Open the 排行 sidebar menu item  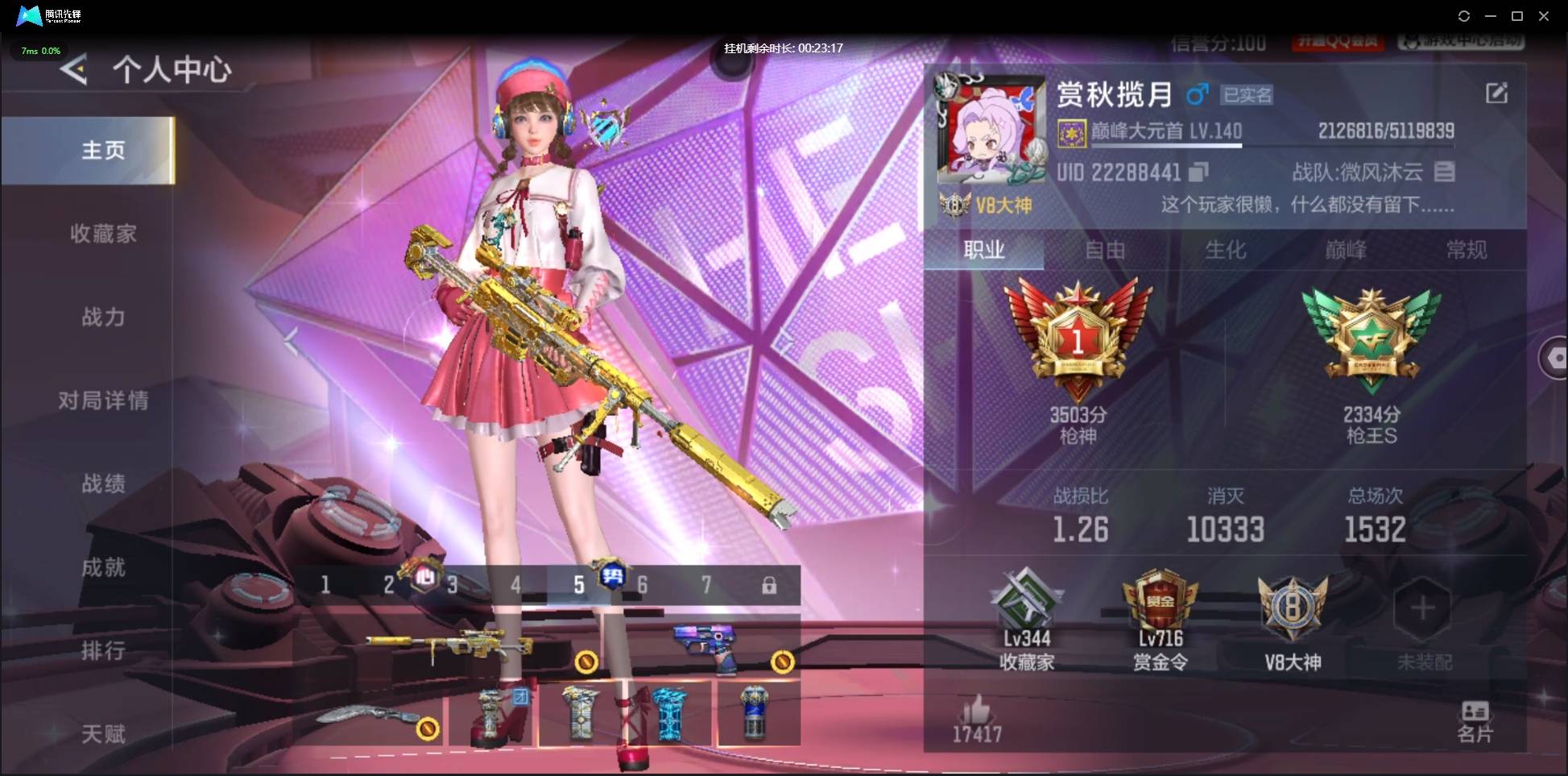point(103,651)
